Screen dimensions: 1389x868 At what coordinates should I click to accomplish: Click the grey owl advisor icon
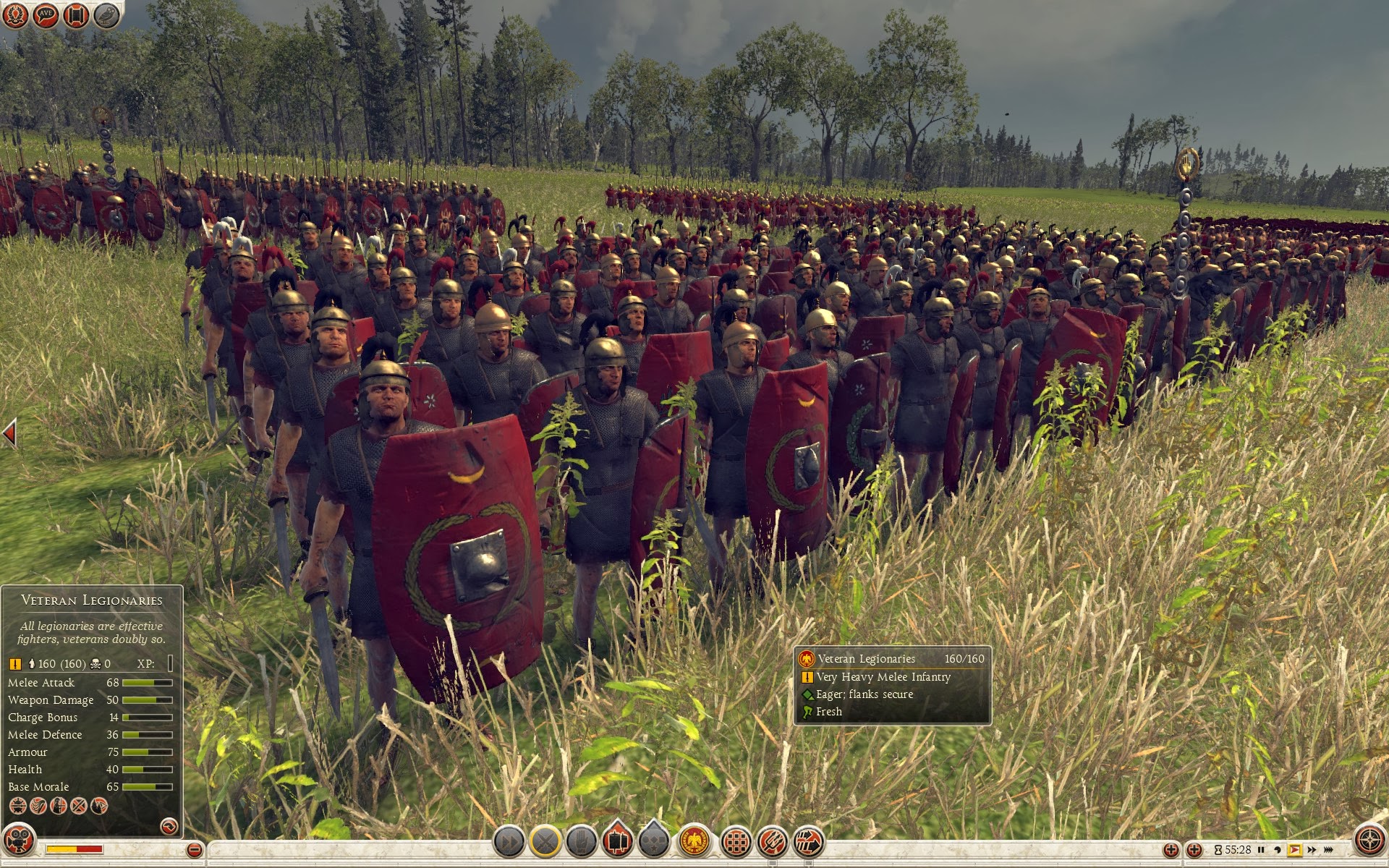[106, 14]
